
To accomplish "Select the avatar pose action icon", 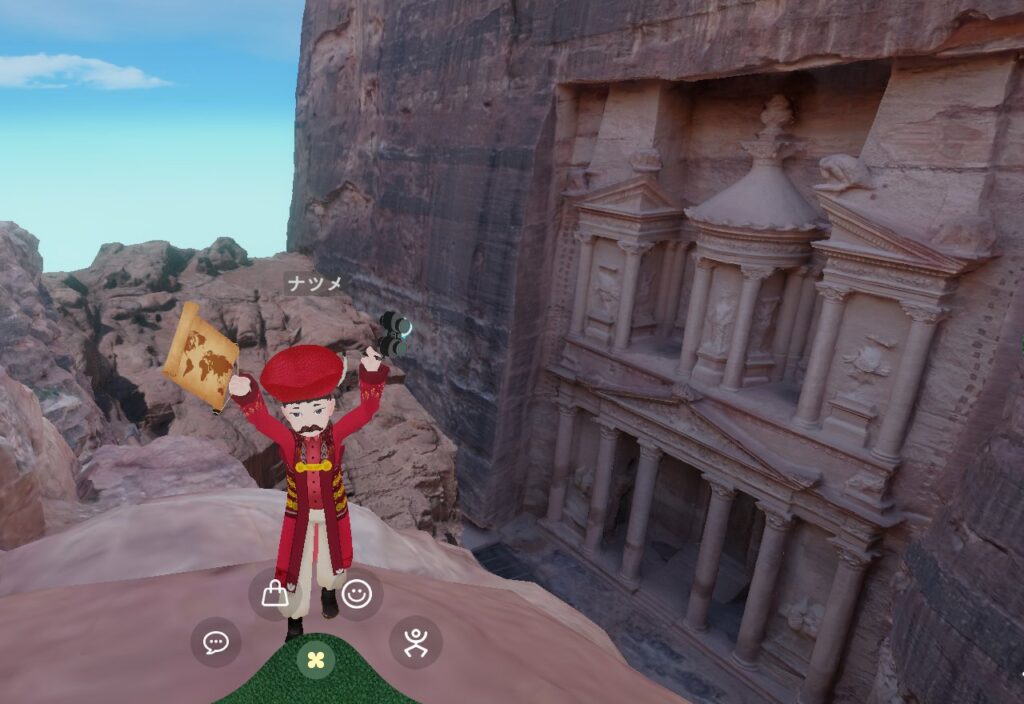I will tap(416, 642).
